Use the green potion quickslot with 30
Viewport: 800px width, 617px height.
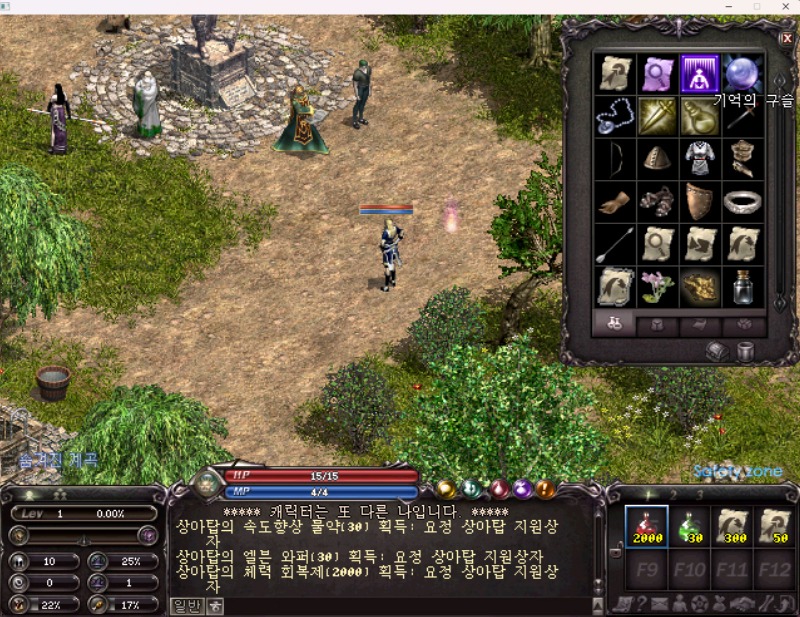690,527
